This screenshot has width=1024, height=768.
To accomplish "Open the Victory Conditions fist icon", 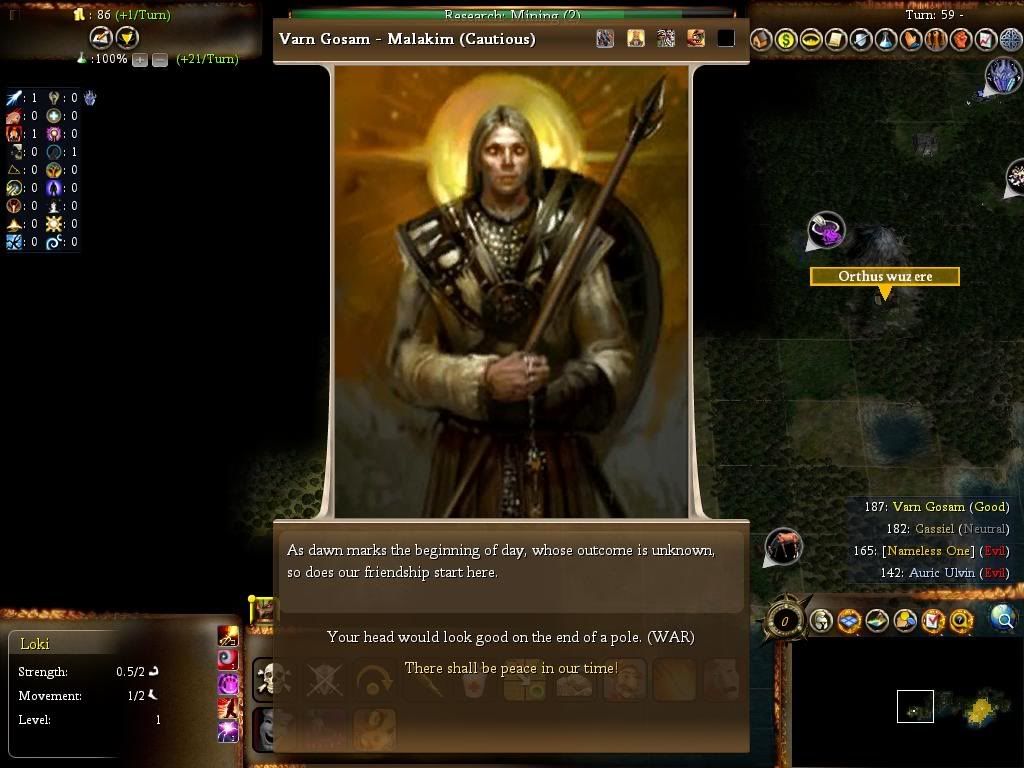I will (961, 40).
